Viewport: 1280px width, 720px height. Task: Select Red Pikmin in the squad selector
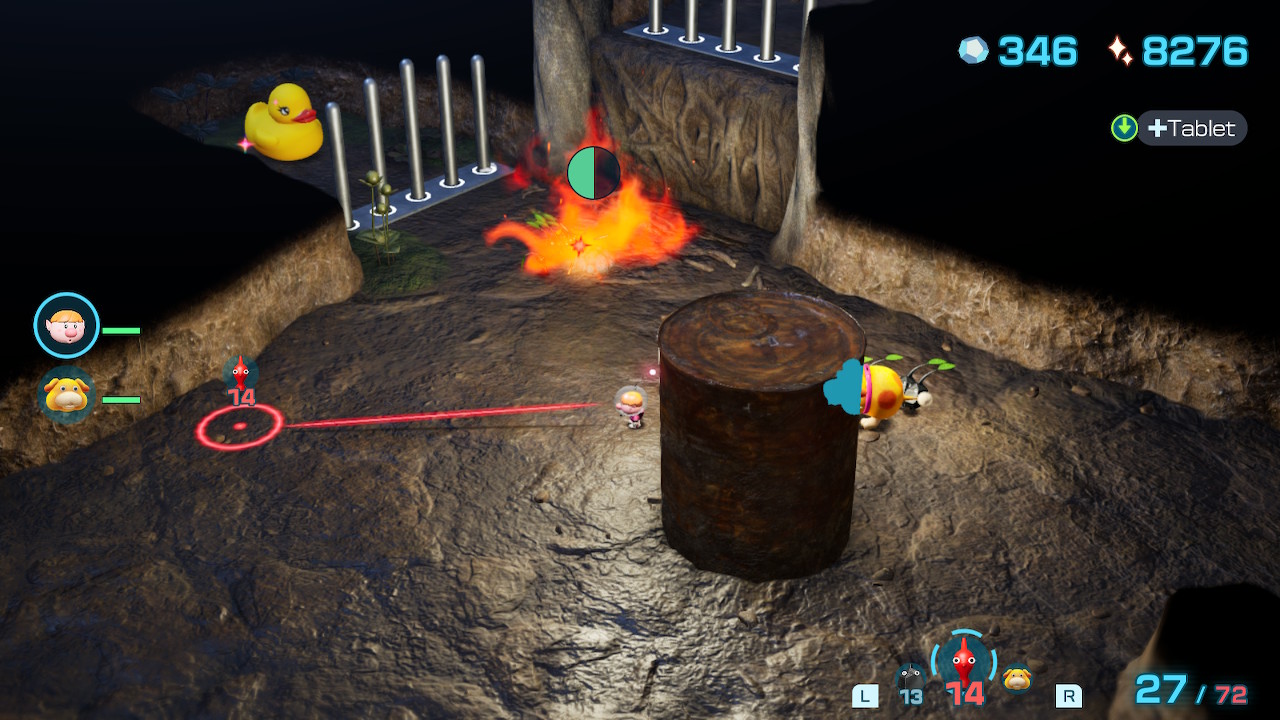[963, 664]
